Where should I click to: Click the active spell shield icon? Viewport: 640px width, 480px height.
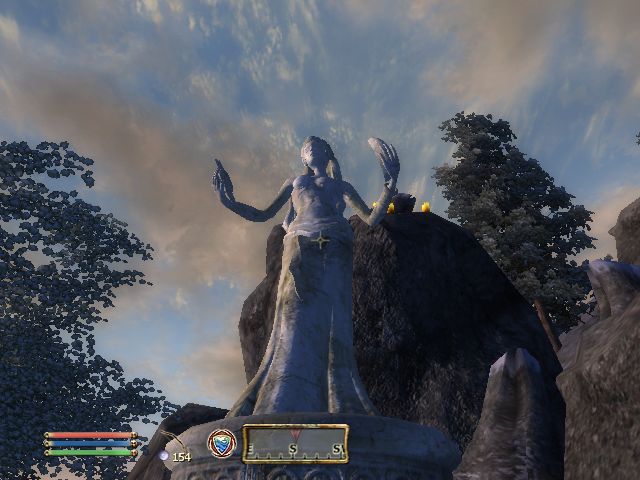pyautogui.click(x=221, y=443)
